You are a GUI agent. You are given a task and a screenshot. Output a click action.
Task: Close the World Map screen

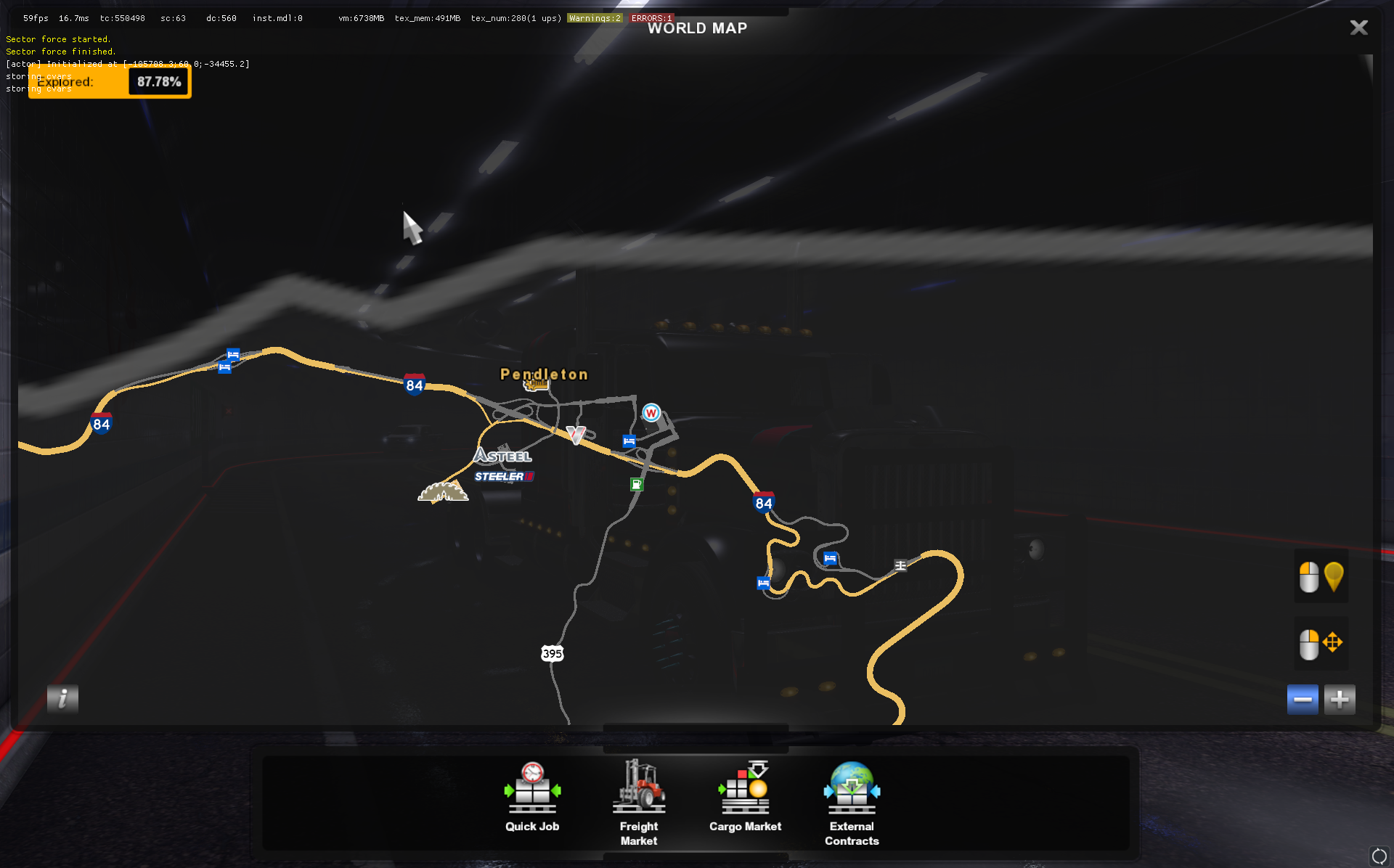[1358, 28]
